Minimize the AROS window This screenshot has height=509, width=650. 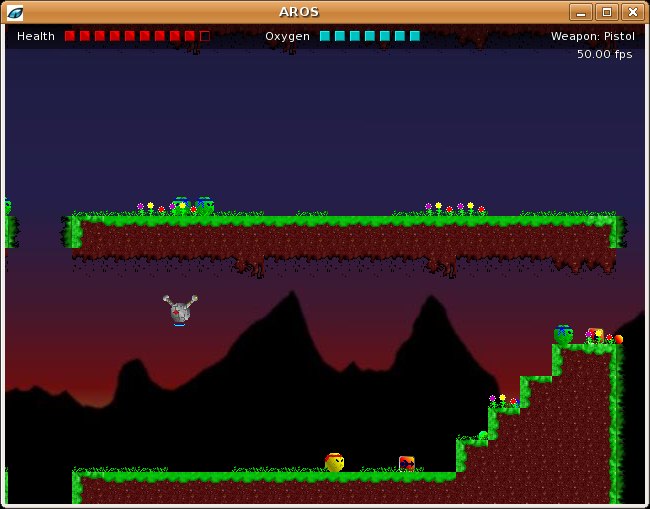coord(581,12)
